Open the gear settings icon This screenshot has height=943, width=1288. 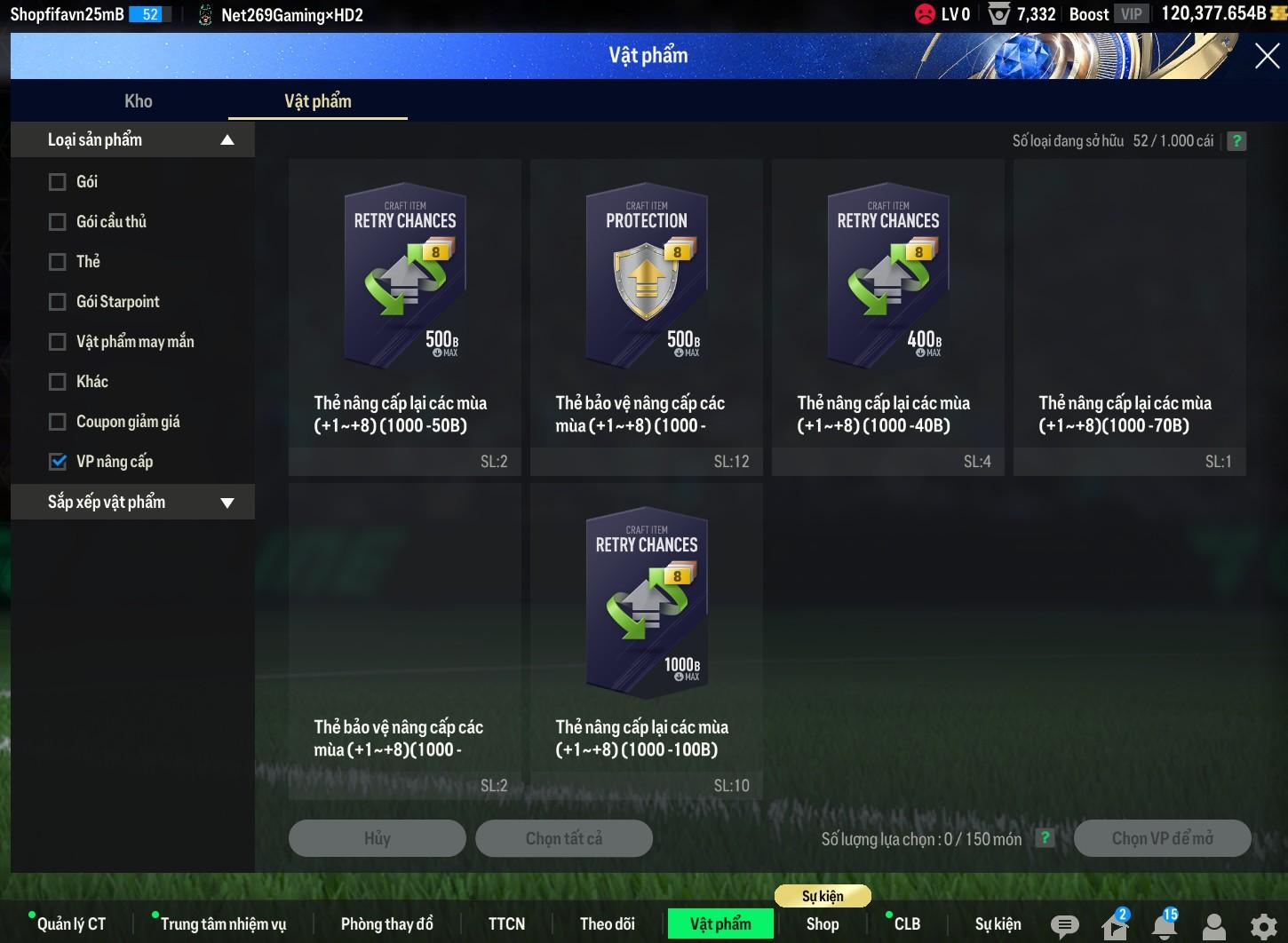[x=1263, y=926]
